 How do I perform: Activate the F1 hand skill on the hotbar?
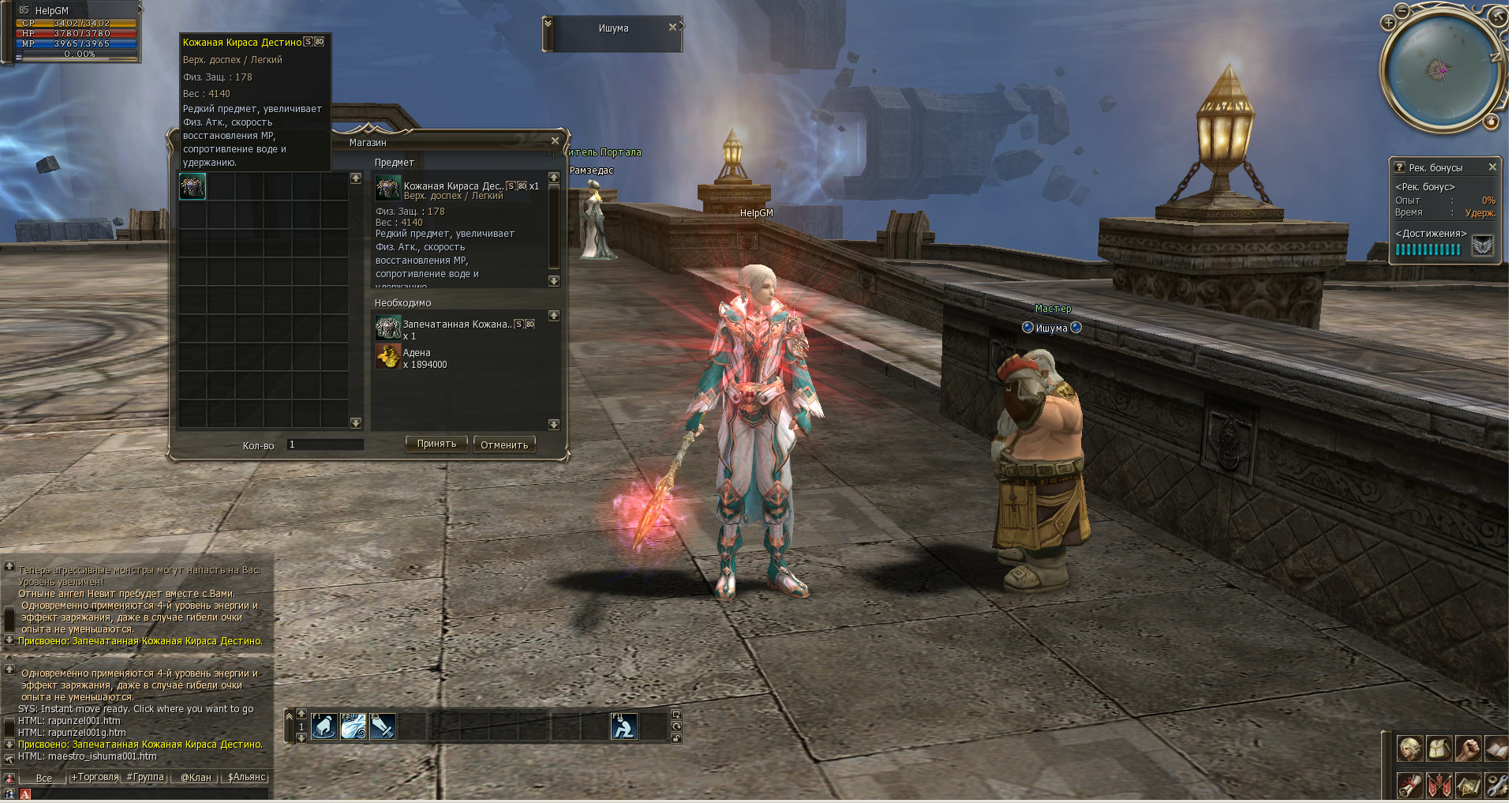coord(324,726)
